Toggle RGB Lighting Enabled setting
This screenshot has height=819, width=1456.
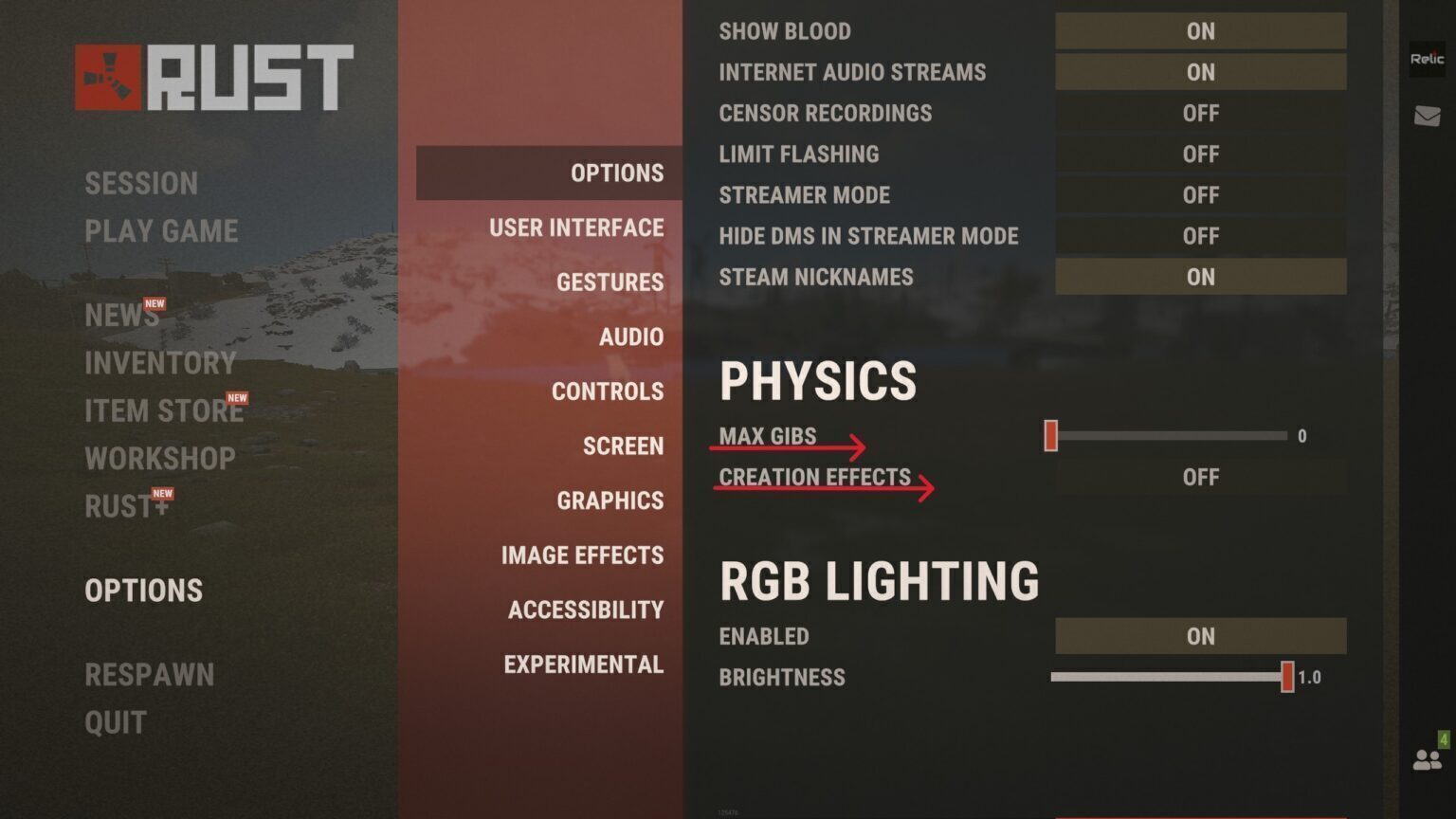point(1200,637)
